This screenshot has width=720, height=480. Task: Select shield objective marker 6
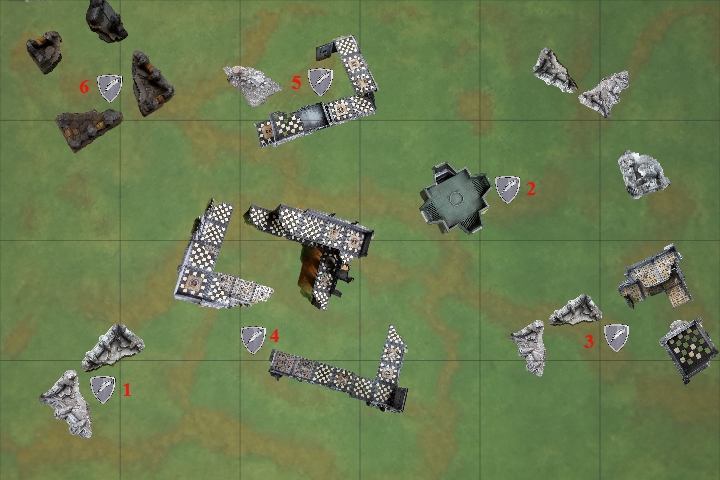(x=108, y=88)
